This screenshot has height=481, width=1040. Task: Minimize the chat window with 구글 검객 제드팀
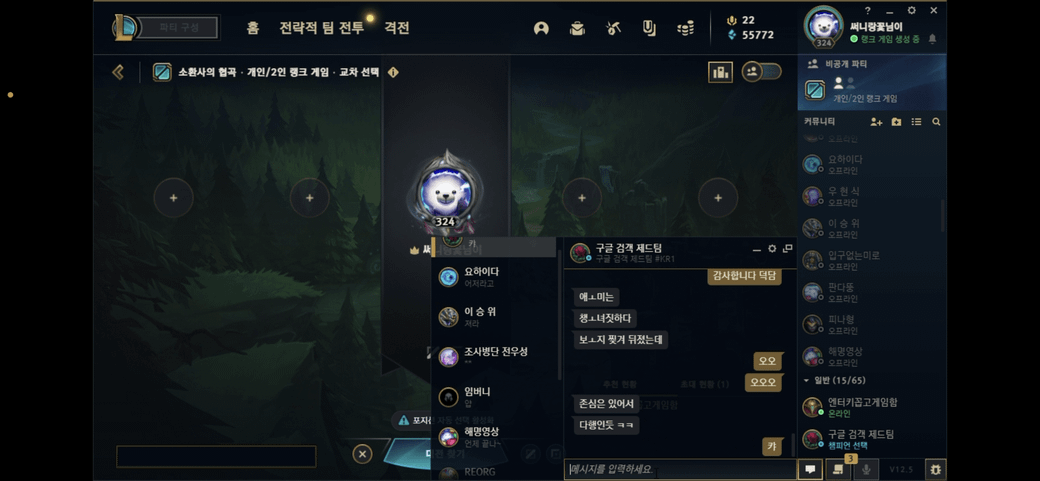pos(756,249)
